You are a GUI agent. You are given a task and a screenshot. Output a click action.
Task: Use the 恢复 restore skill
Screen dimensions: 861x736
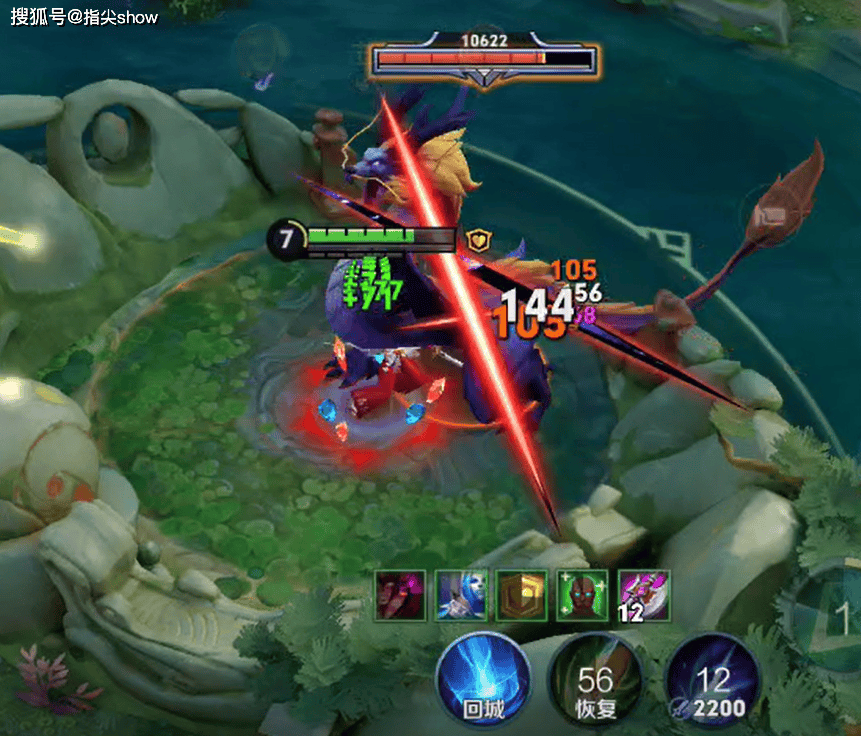coord(596,684)
